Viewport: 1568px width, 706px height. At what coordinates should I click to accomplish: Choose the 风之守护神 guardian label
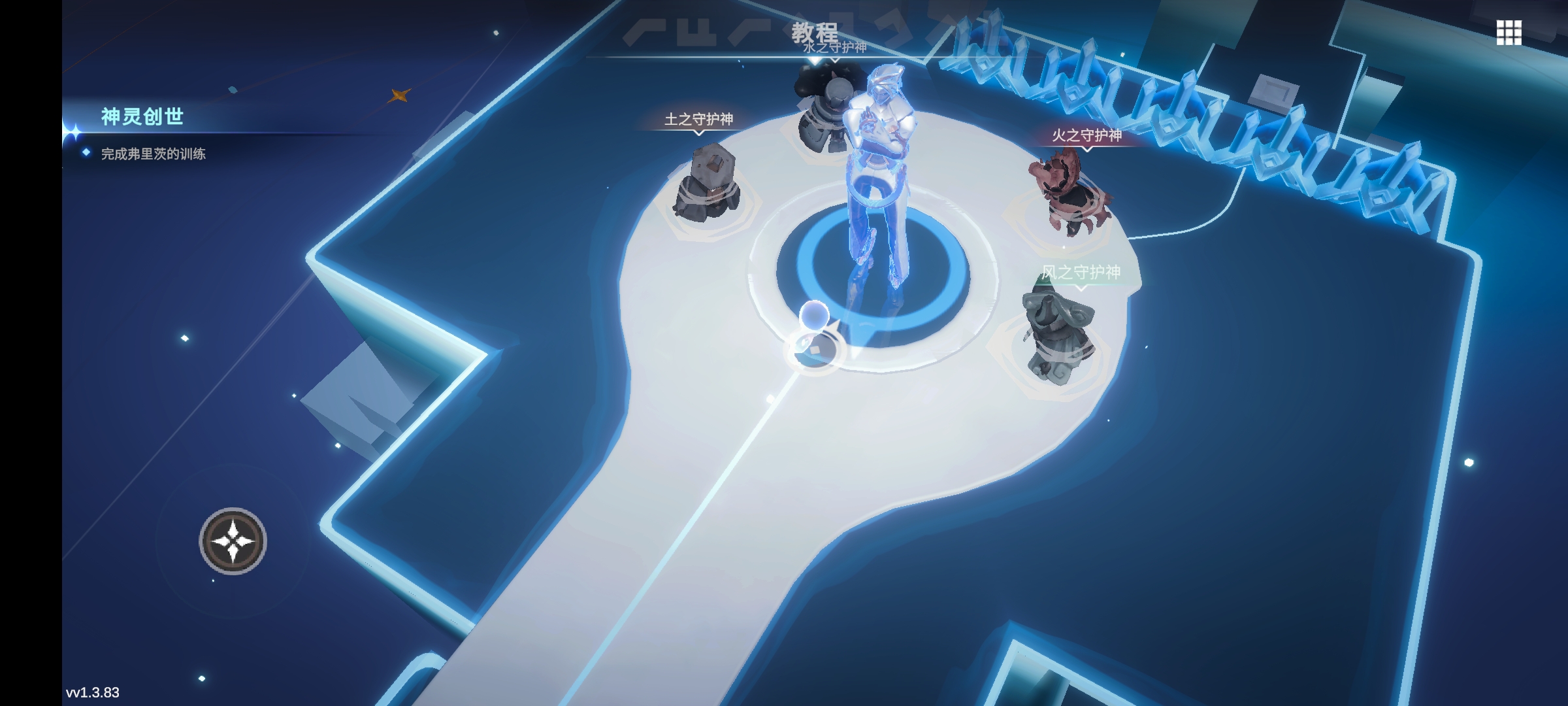(x=1081, y=272)
